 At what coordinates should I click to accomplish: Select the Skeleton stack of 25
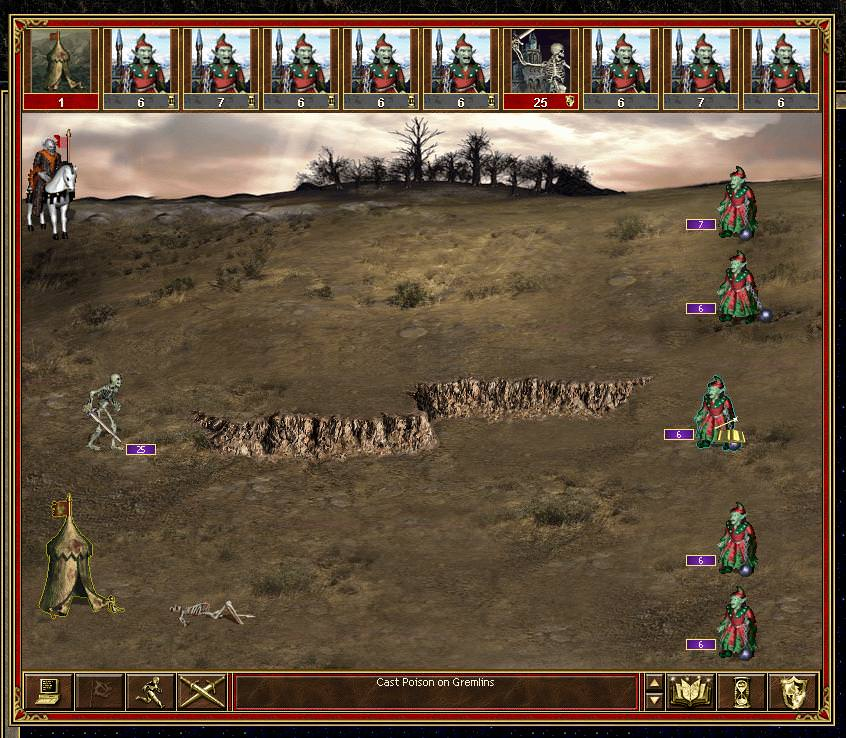click(x=105, y=411)
